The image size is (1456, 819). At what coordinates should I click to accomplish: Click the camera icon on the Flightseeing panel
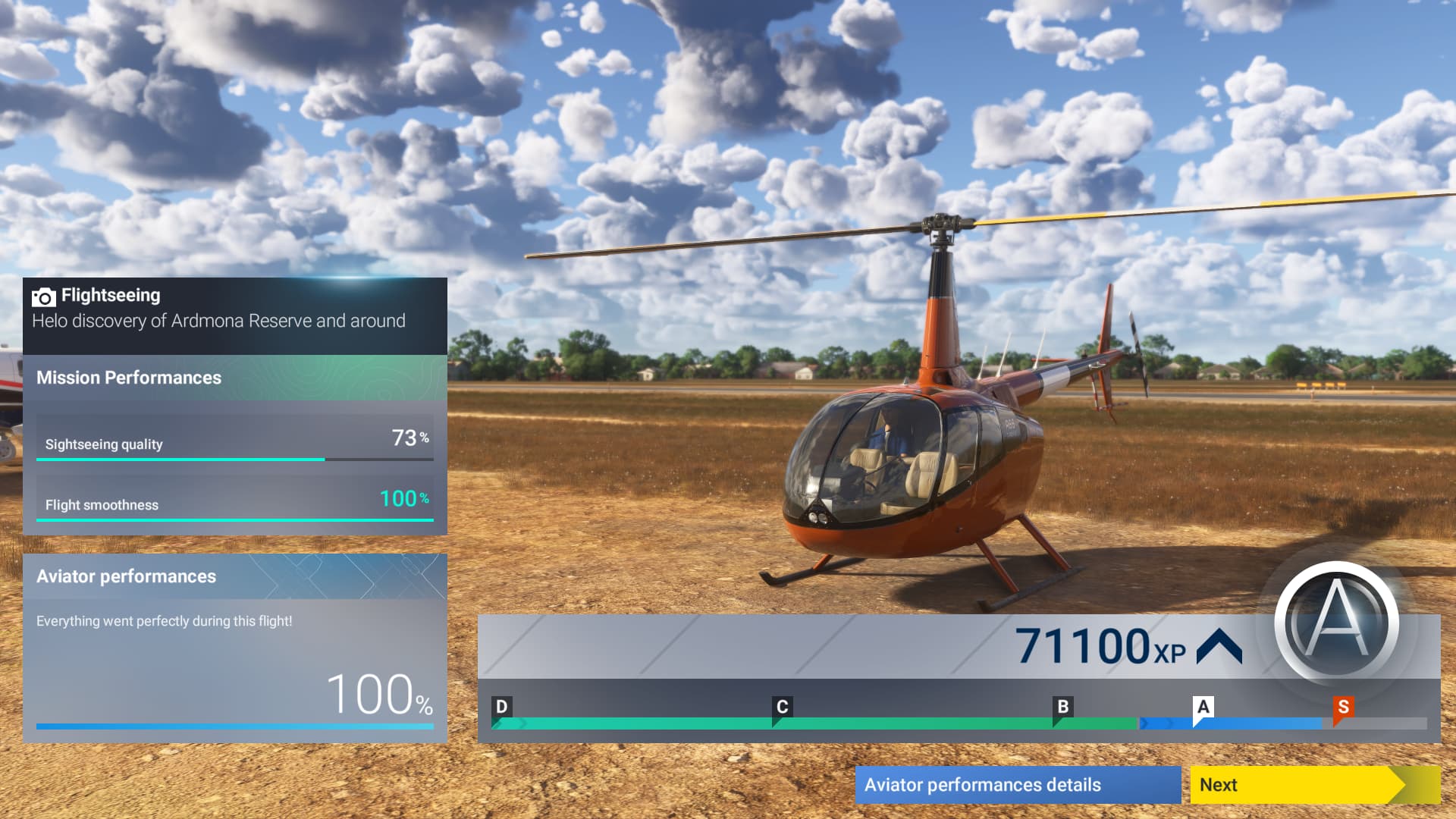[x=43, y=296]
